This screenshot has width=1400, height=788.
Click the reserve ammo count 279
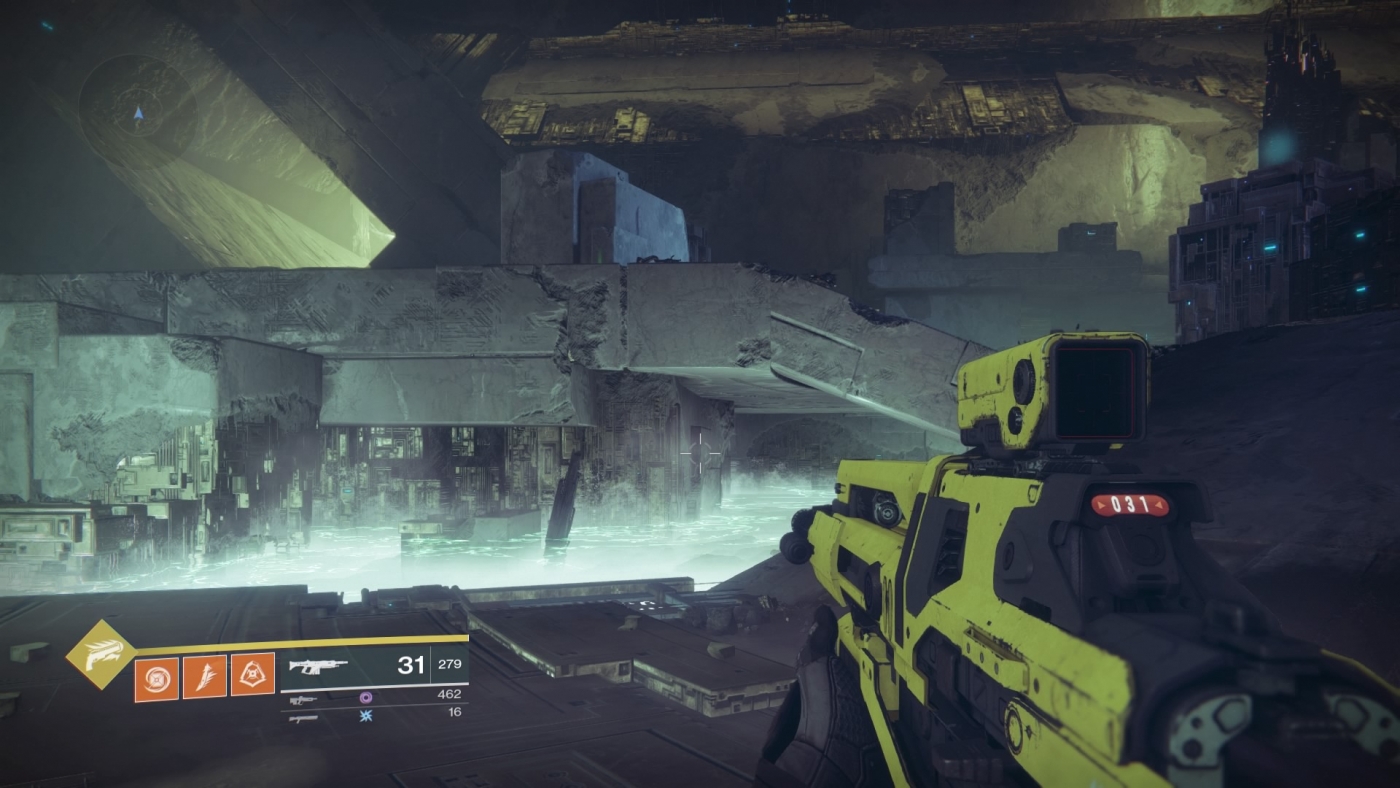449,665
